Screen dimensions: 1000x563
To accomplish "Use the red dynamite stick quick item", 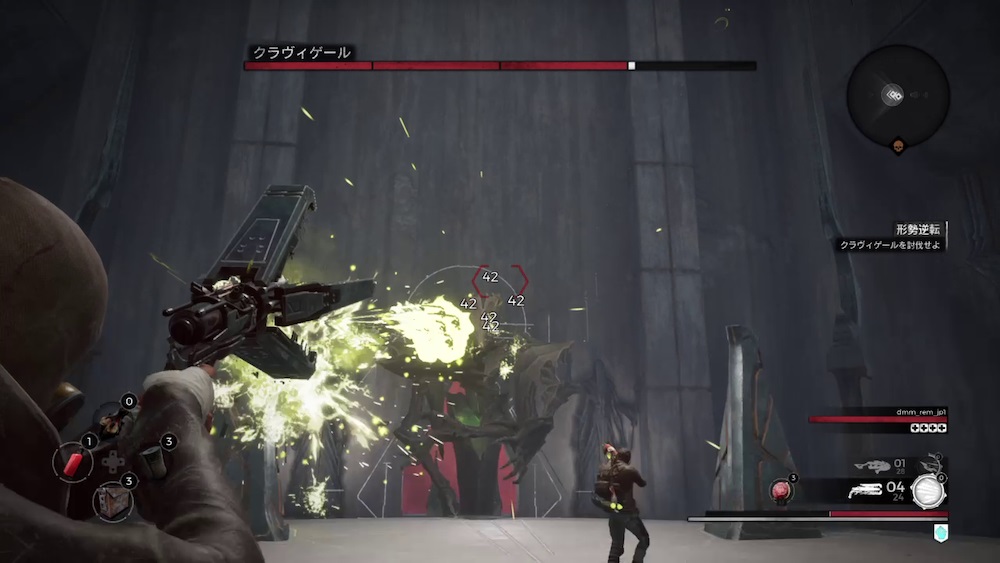I will point(73,462).
